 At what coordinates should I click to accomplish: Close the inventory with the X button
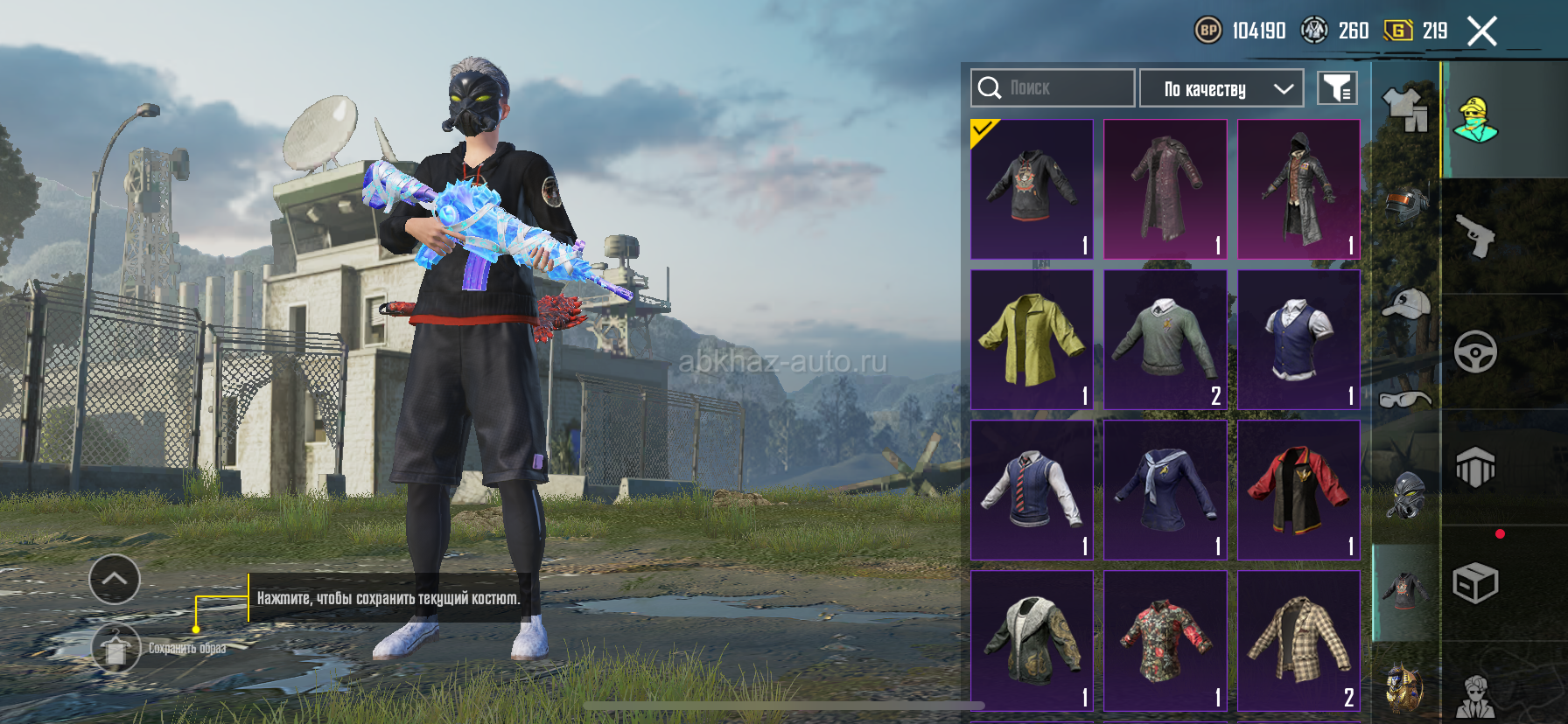(x=1482, y=31)
